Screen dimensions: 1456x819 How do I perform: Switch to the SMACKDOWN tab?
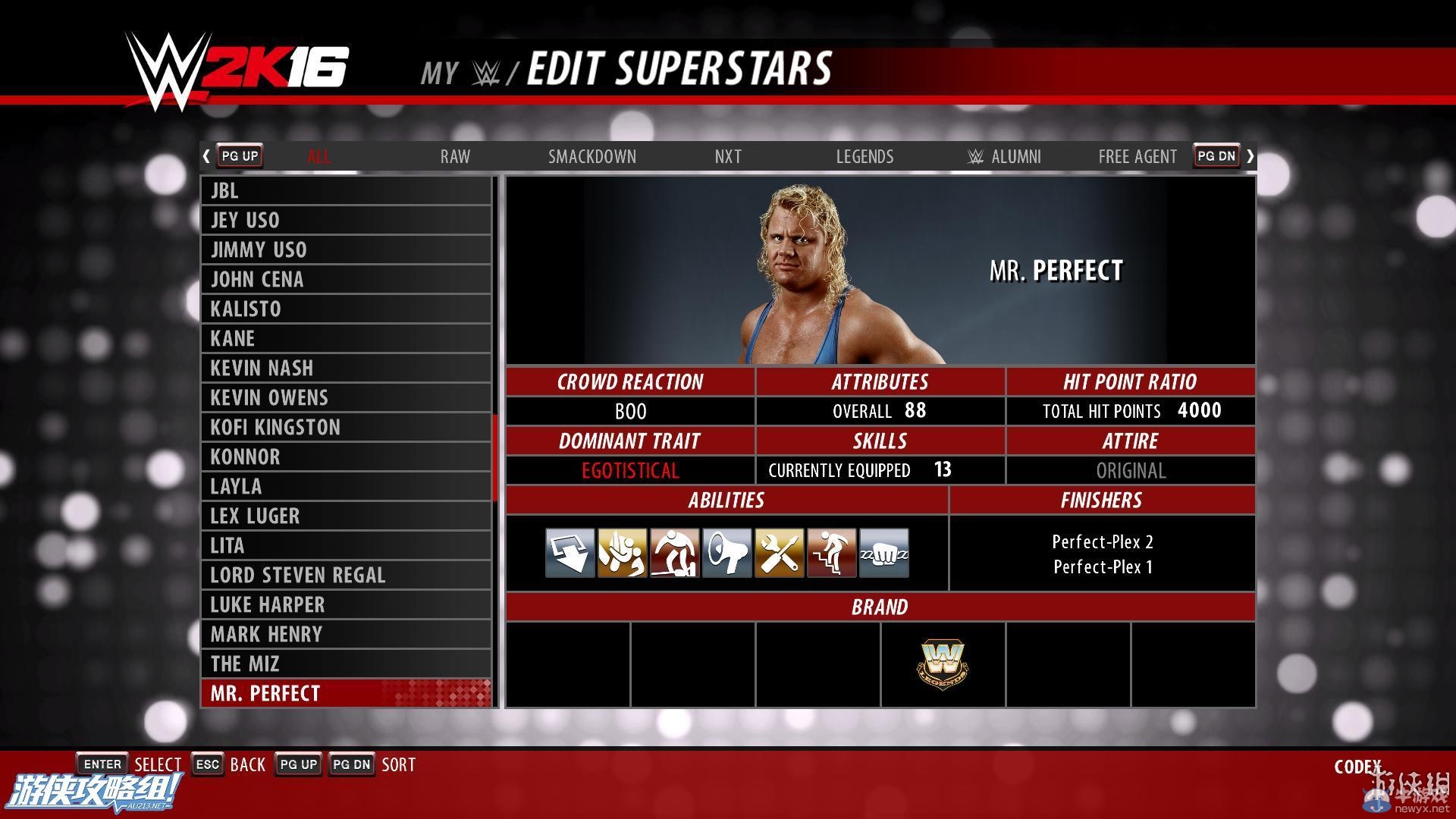(592, 157)
